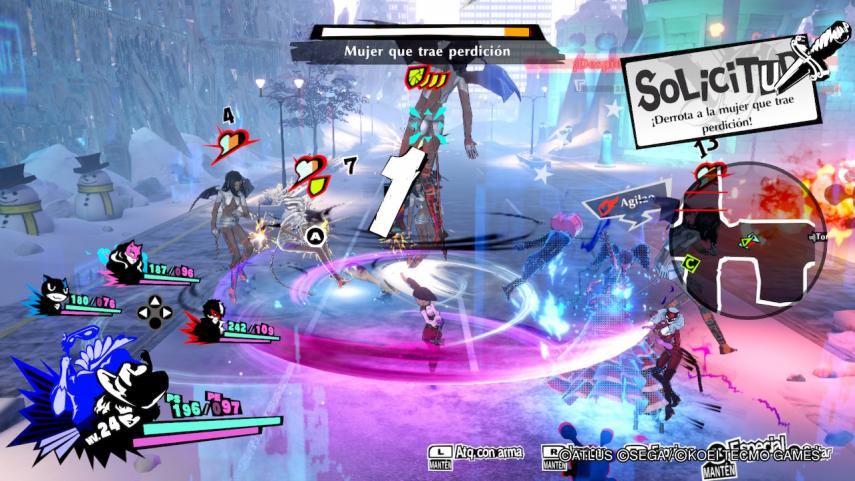
Task: Click the blue level 24 active character portrait
Action: point(95,393)
